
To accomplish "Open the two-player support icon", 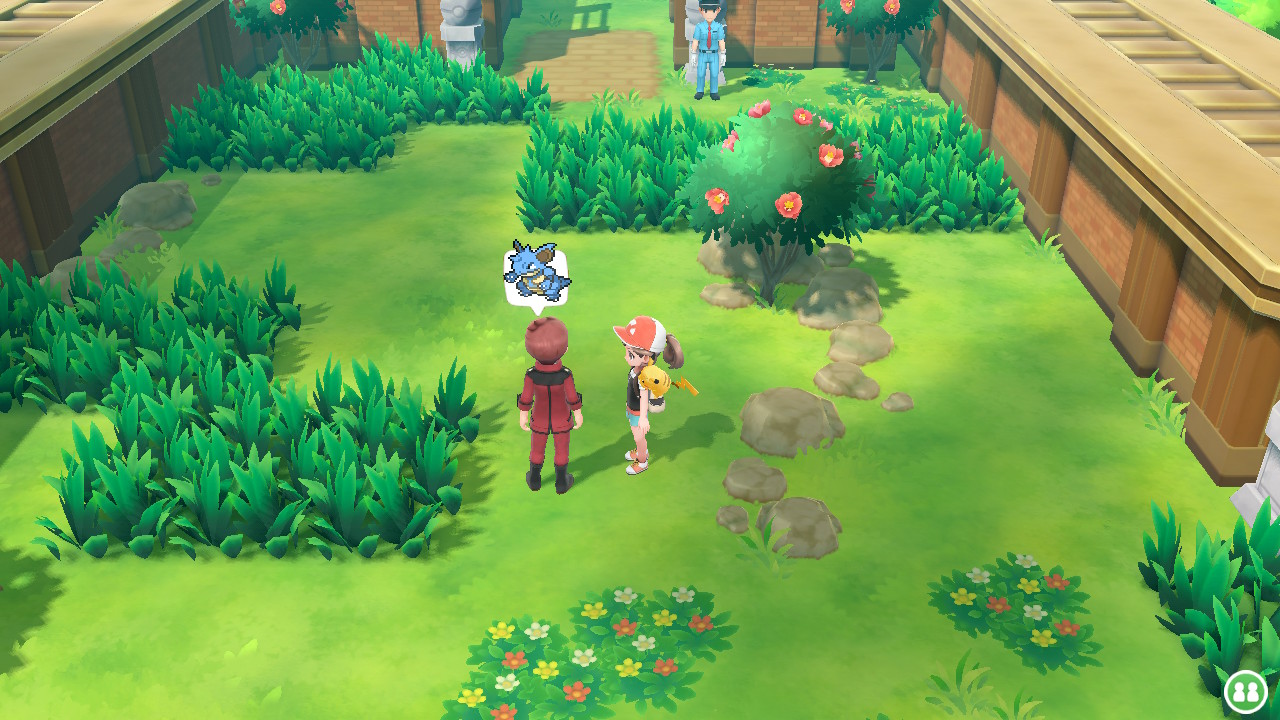I will (1245, 691).
